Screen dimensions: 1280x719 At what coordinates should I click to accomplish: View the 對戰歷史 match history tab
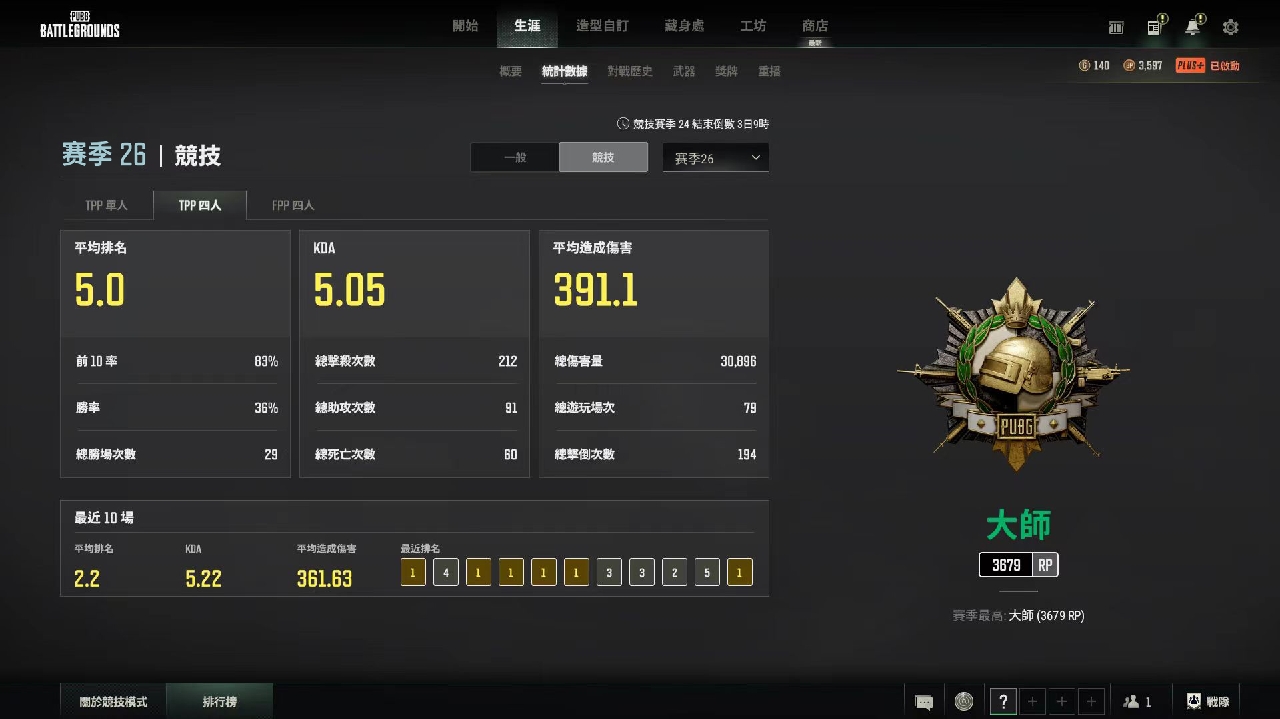pos(629,71)
